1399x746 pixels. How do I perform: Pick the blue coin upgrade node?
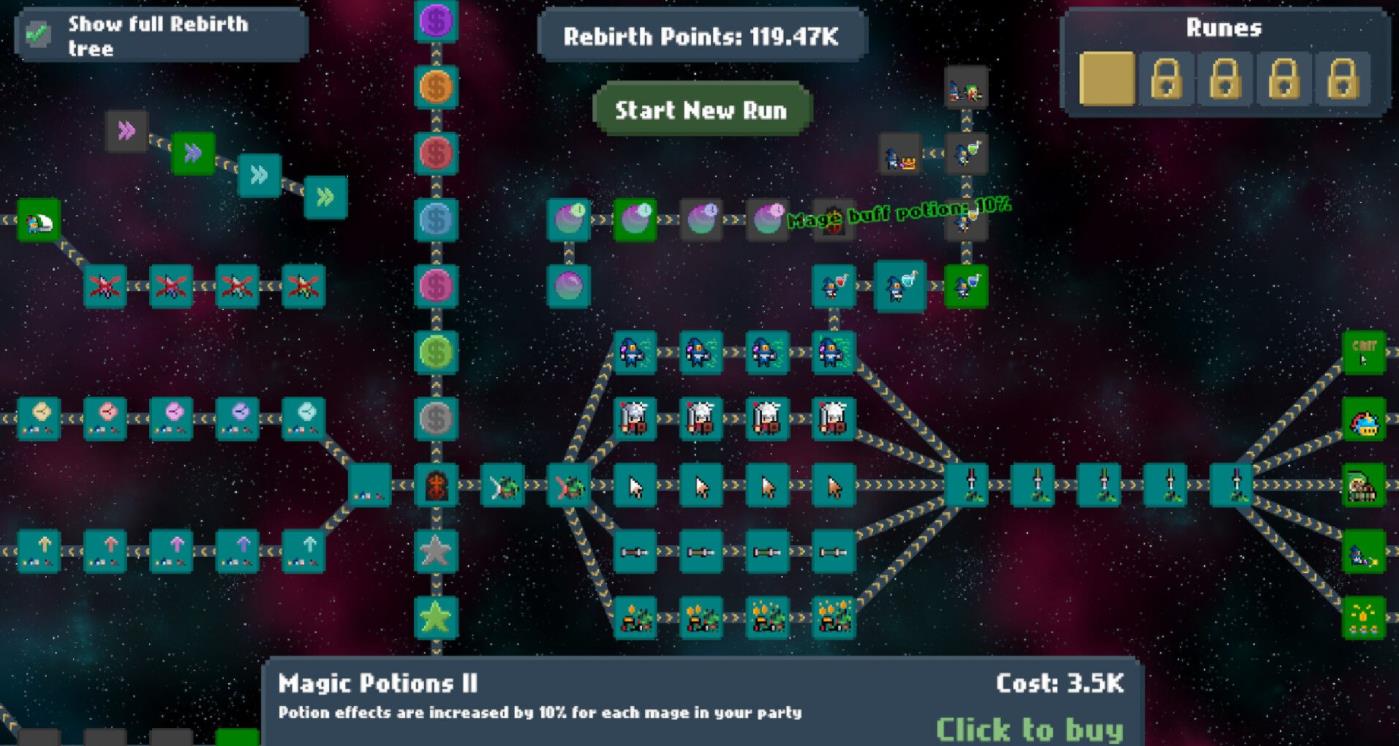pyautogui.click(x=436, y=219)
